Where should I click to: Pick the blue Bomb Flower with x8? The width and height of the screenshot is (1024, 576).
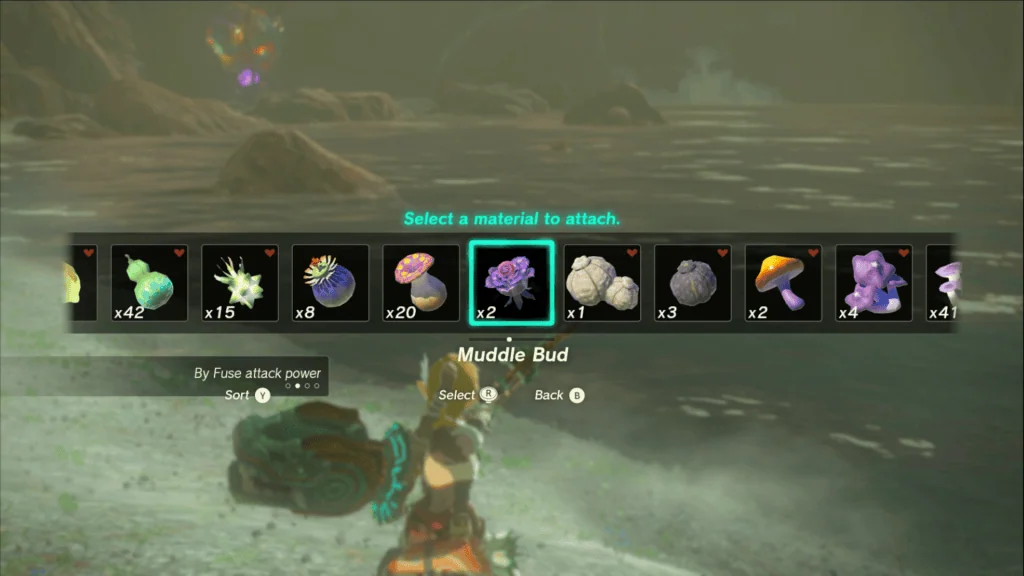330,283
